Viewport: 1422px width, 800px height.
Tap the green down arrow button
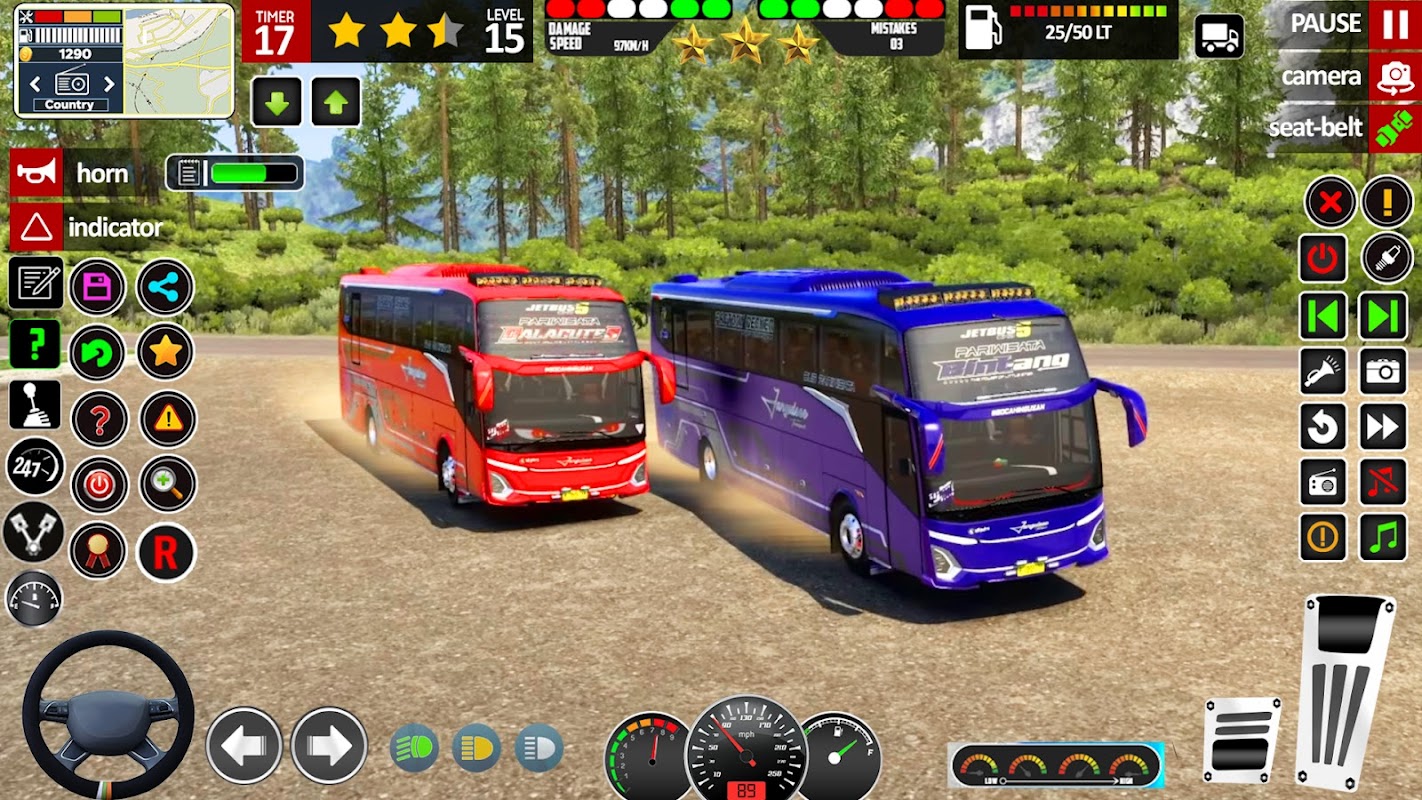[x=276, y=102]
